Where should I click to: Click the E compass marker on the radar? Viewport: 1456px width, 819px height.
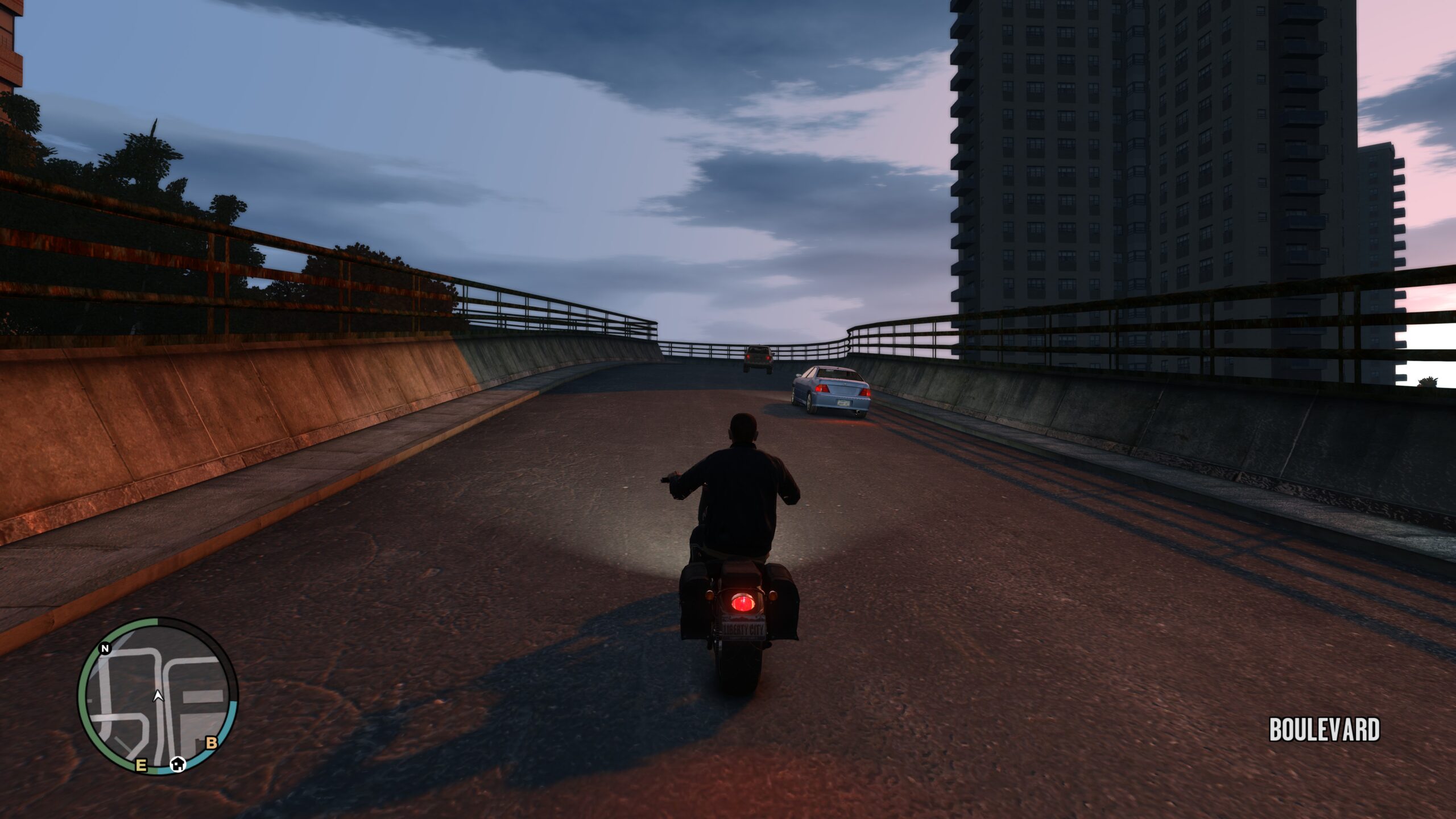141,765
